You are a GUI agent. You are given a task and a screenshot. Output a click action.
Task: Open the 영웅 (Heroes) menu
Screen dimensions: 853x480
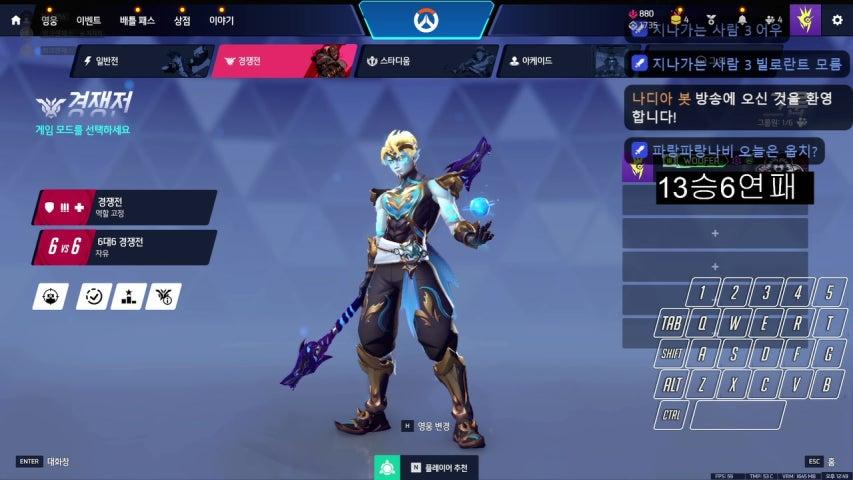tap(50, 20)
